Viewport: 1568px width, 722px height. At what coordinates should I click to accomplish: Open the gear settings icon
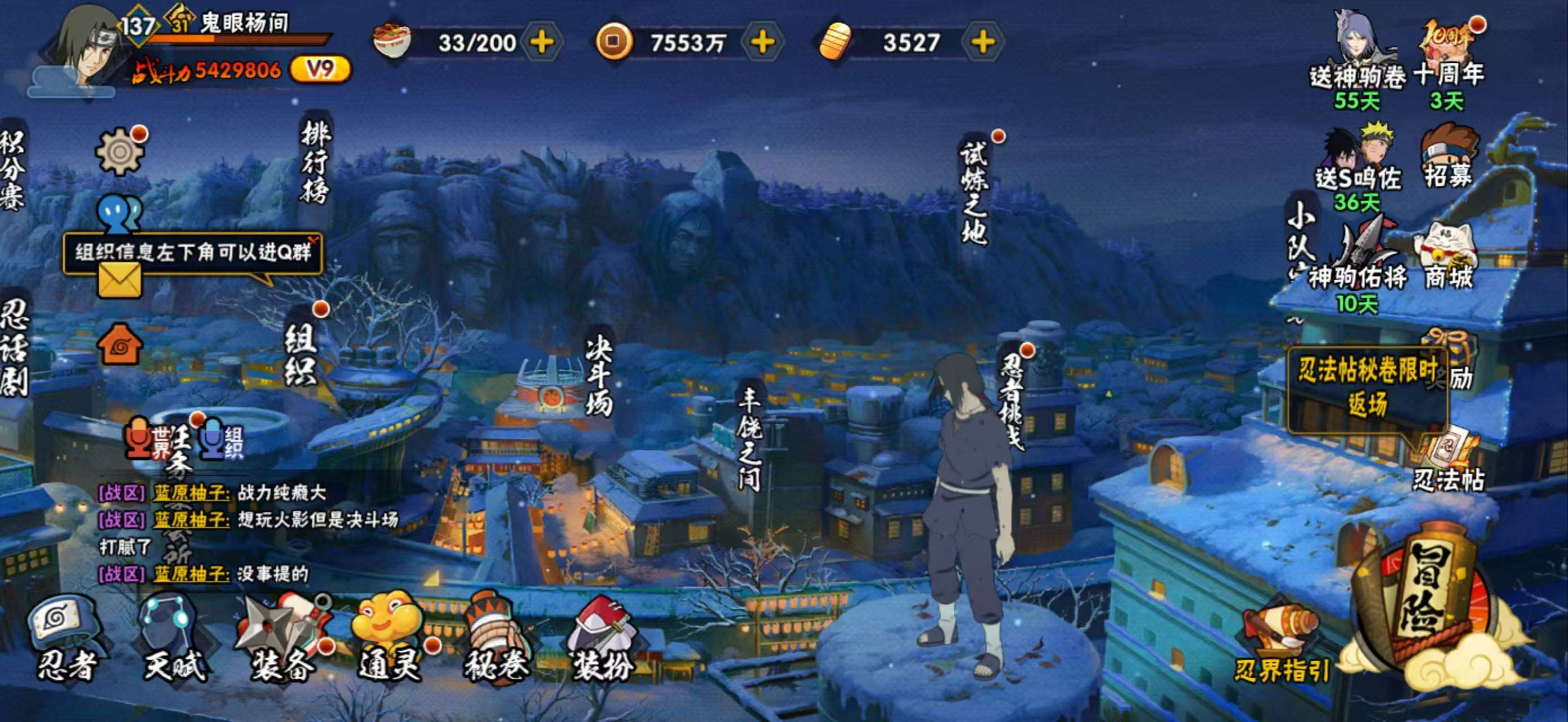pyautogui.click(x=120, y=152)
